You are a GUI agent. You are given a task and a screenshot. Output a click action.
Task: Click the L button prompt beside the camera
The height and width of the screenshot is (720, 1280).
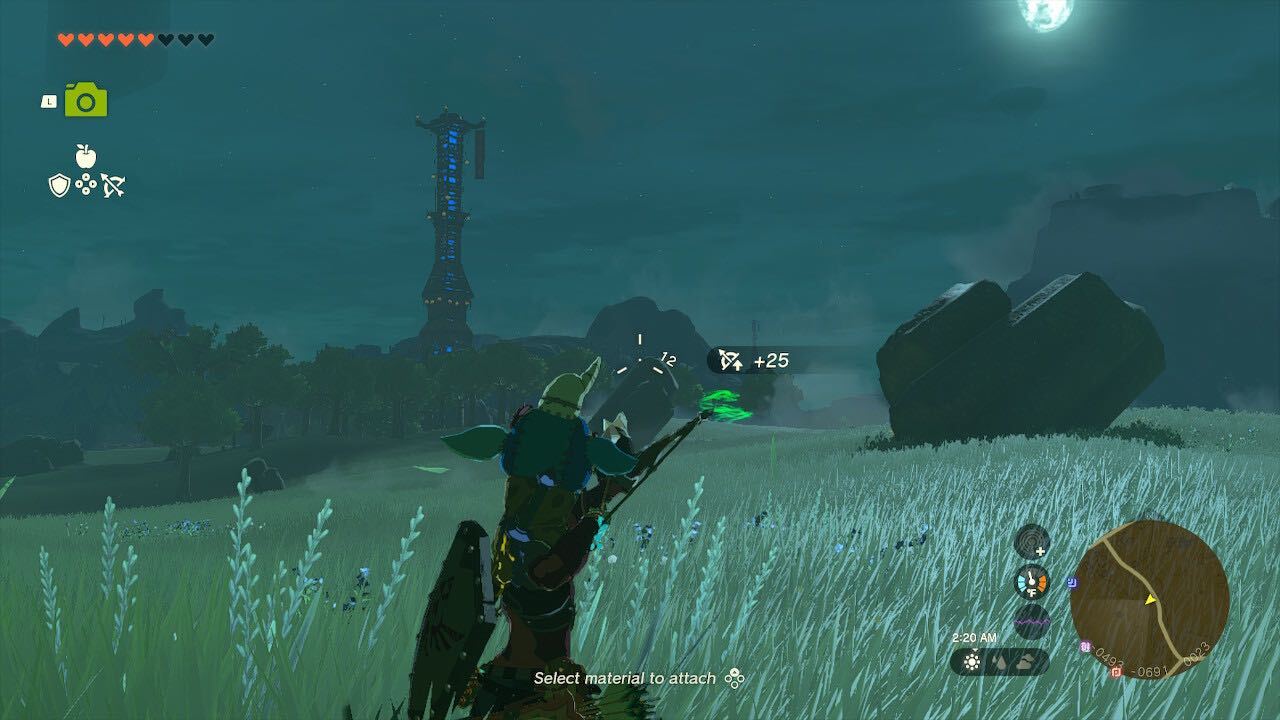pos(49,101)
